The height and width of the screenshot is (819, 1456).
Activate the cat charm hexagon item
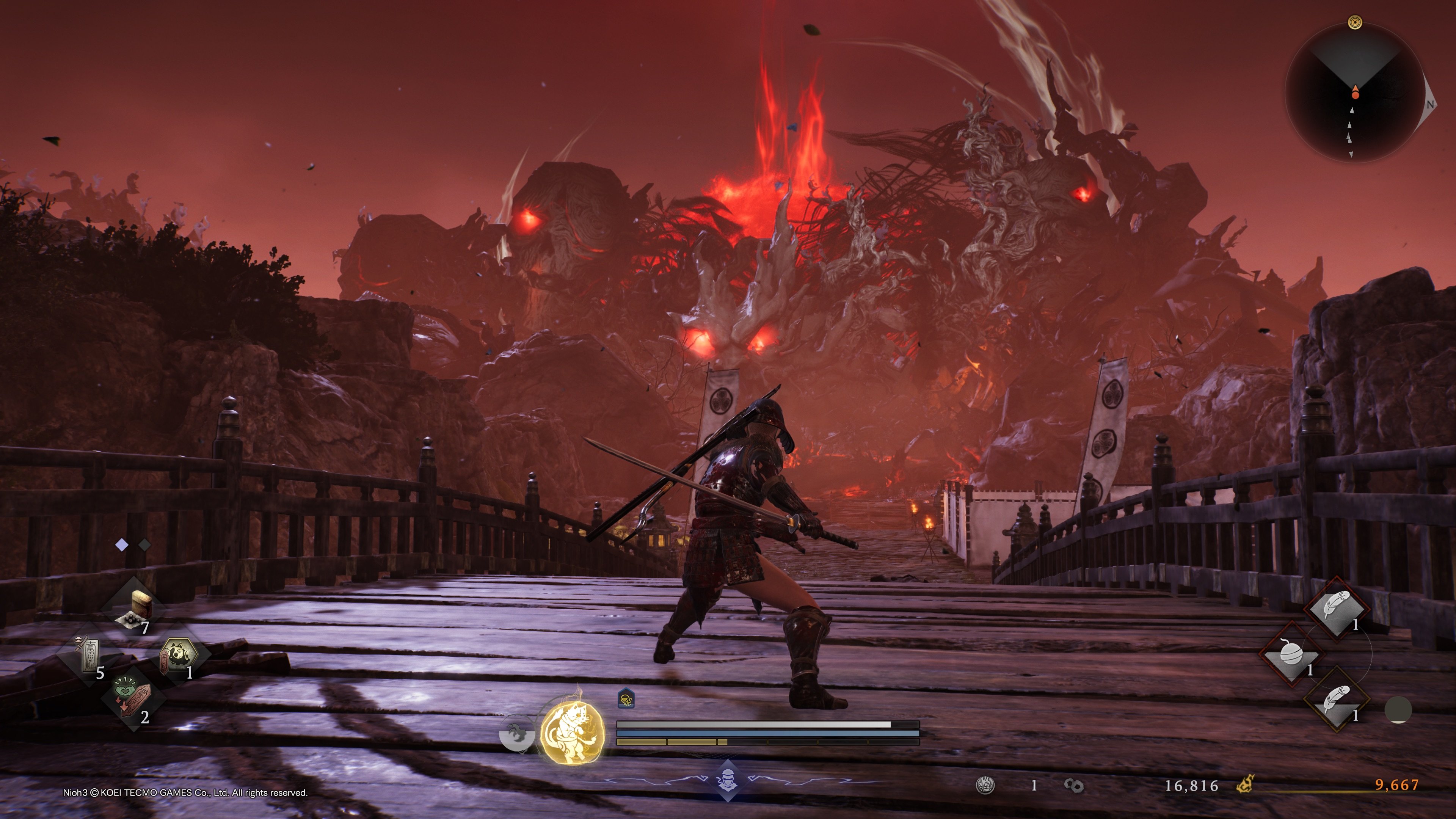[x=179, y=656]
